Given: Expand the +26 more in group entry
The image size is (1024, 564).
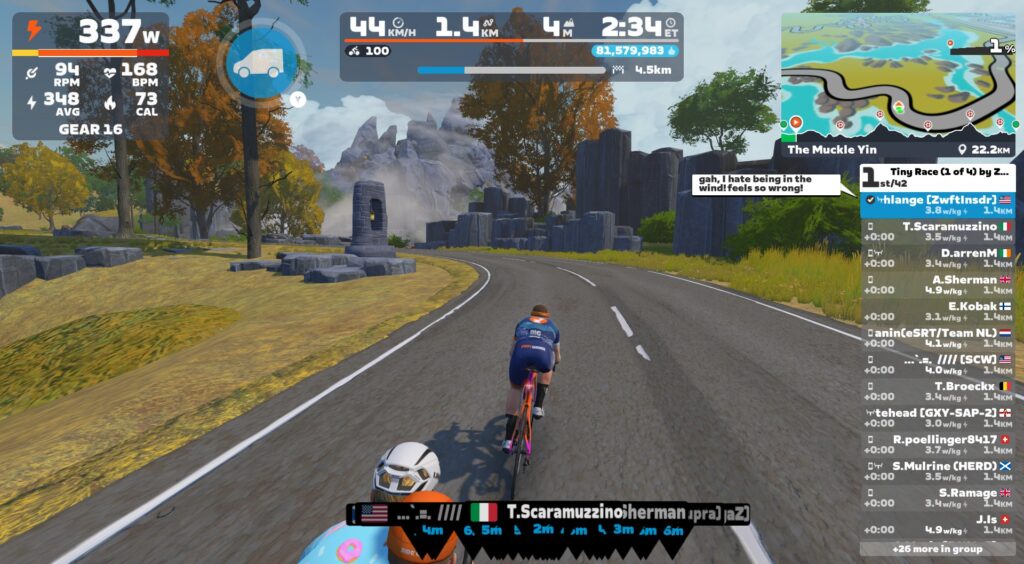Looking at the screenshot, I should 936,549.
